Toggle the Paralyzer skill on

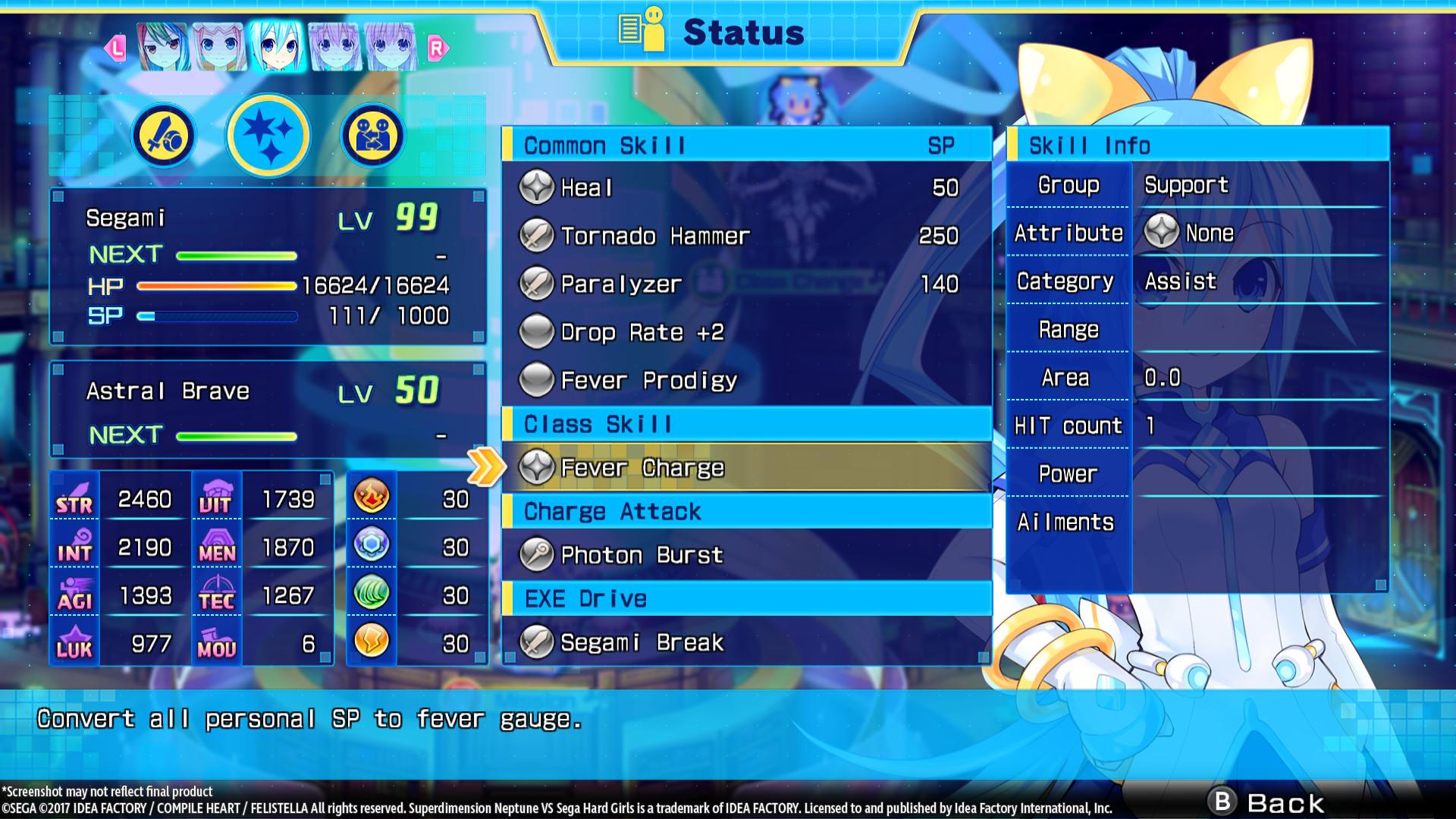click(x=537, y=284)
